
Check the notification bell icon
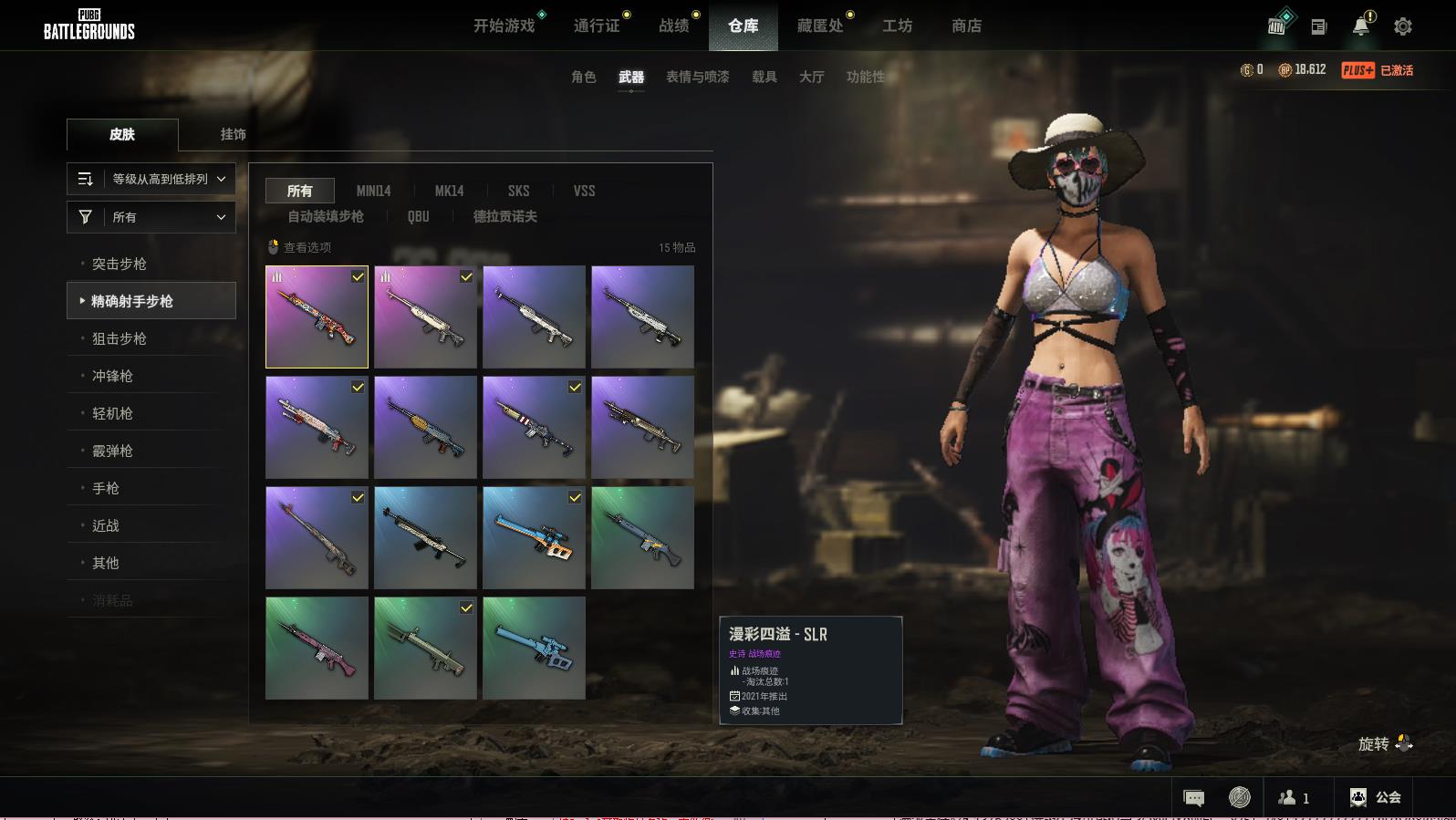[1361, 26]
